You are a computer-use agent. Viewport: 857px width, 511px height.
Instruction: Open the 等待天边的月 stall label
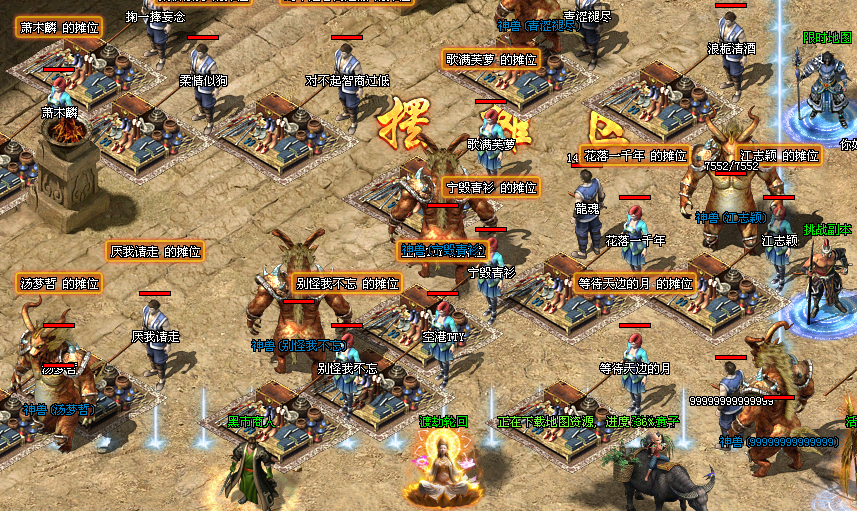tap(635, 283)
